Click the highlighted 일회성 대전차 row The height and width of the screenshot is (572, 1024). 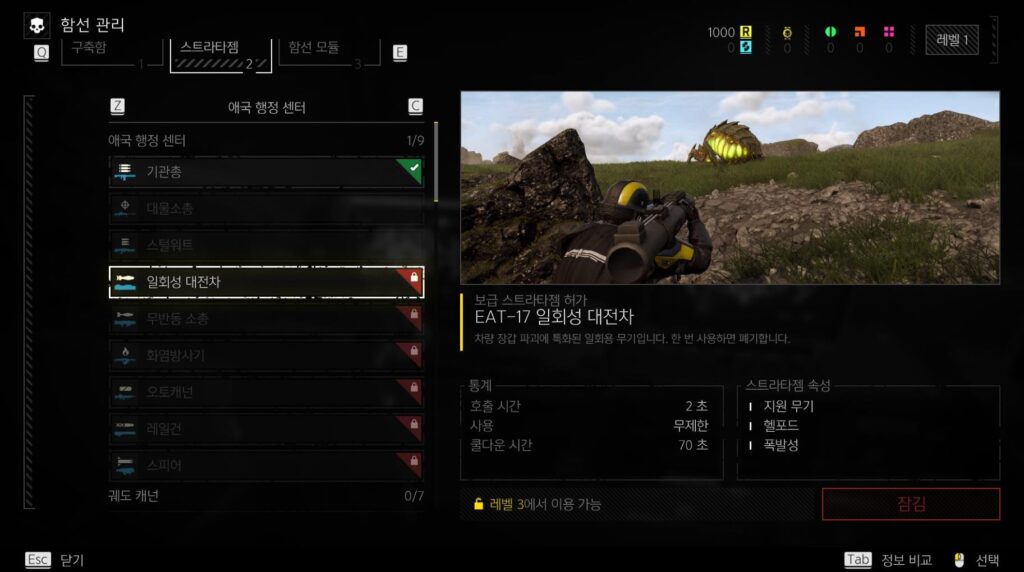point(265,282)
